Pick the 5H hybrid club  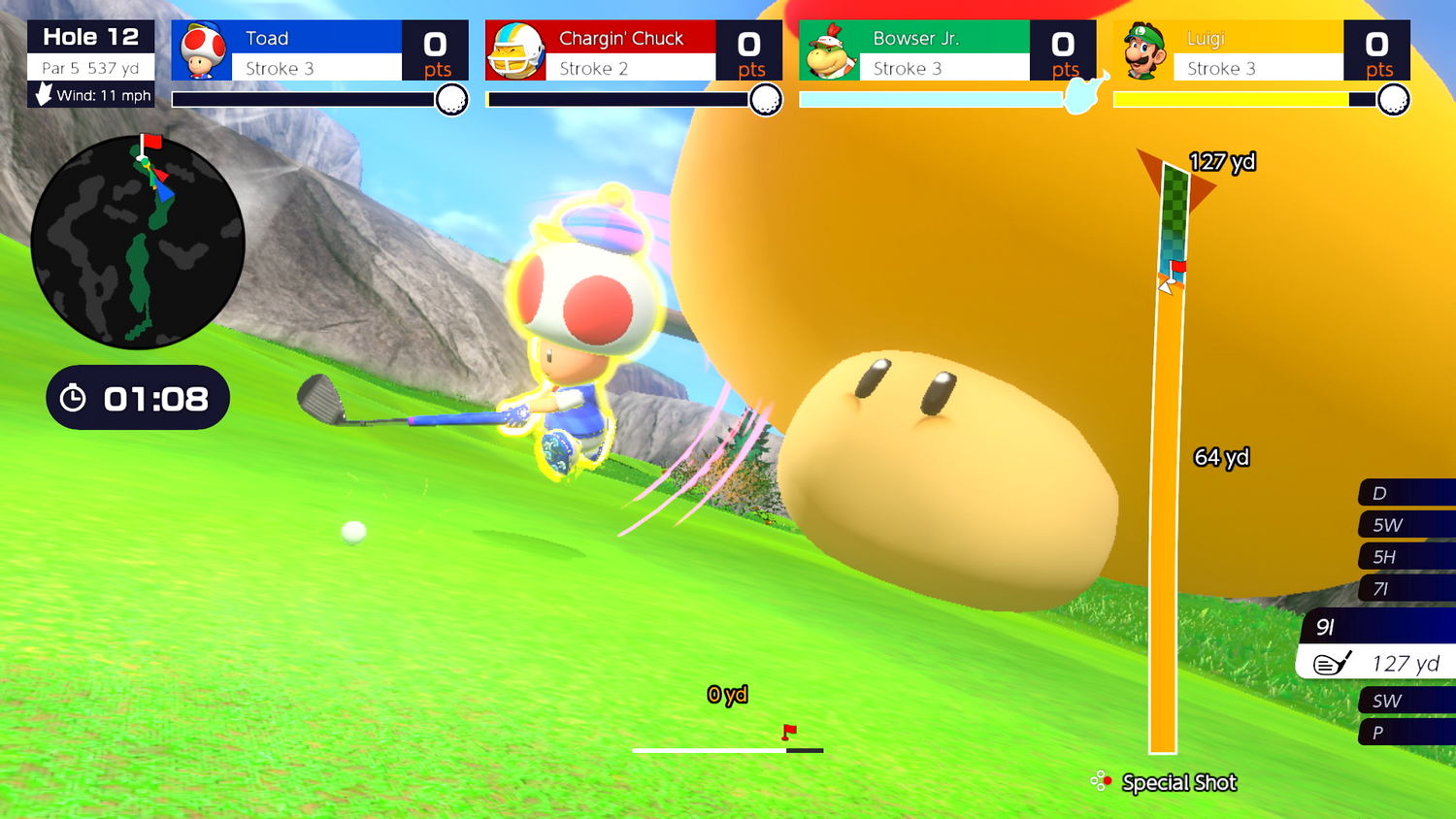coord(1406,557)
